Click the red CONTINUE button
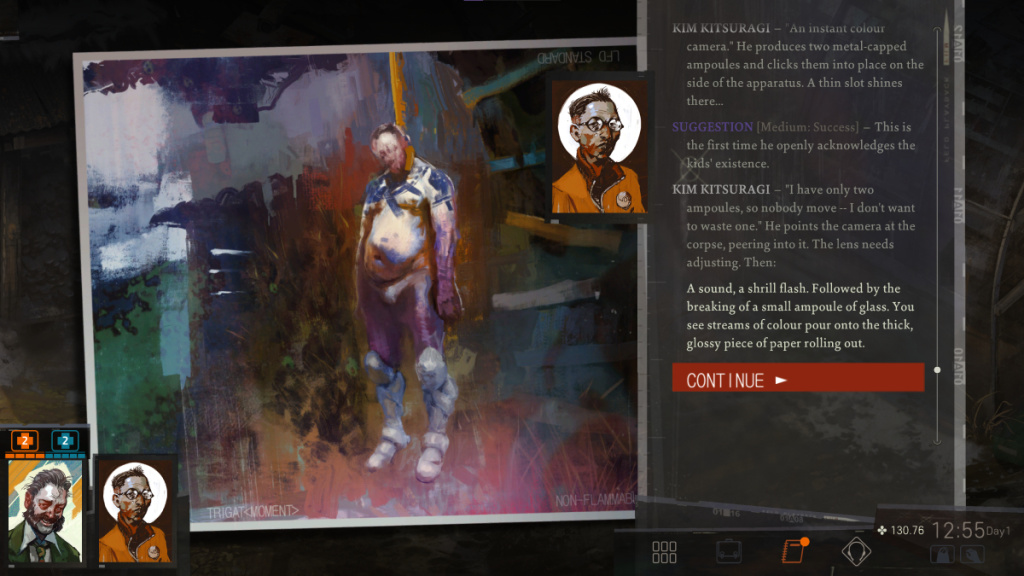Screen dimensions: 1024x576 pyautogui.click(x=797, y=379)
